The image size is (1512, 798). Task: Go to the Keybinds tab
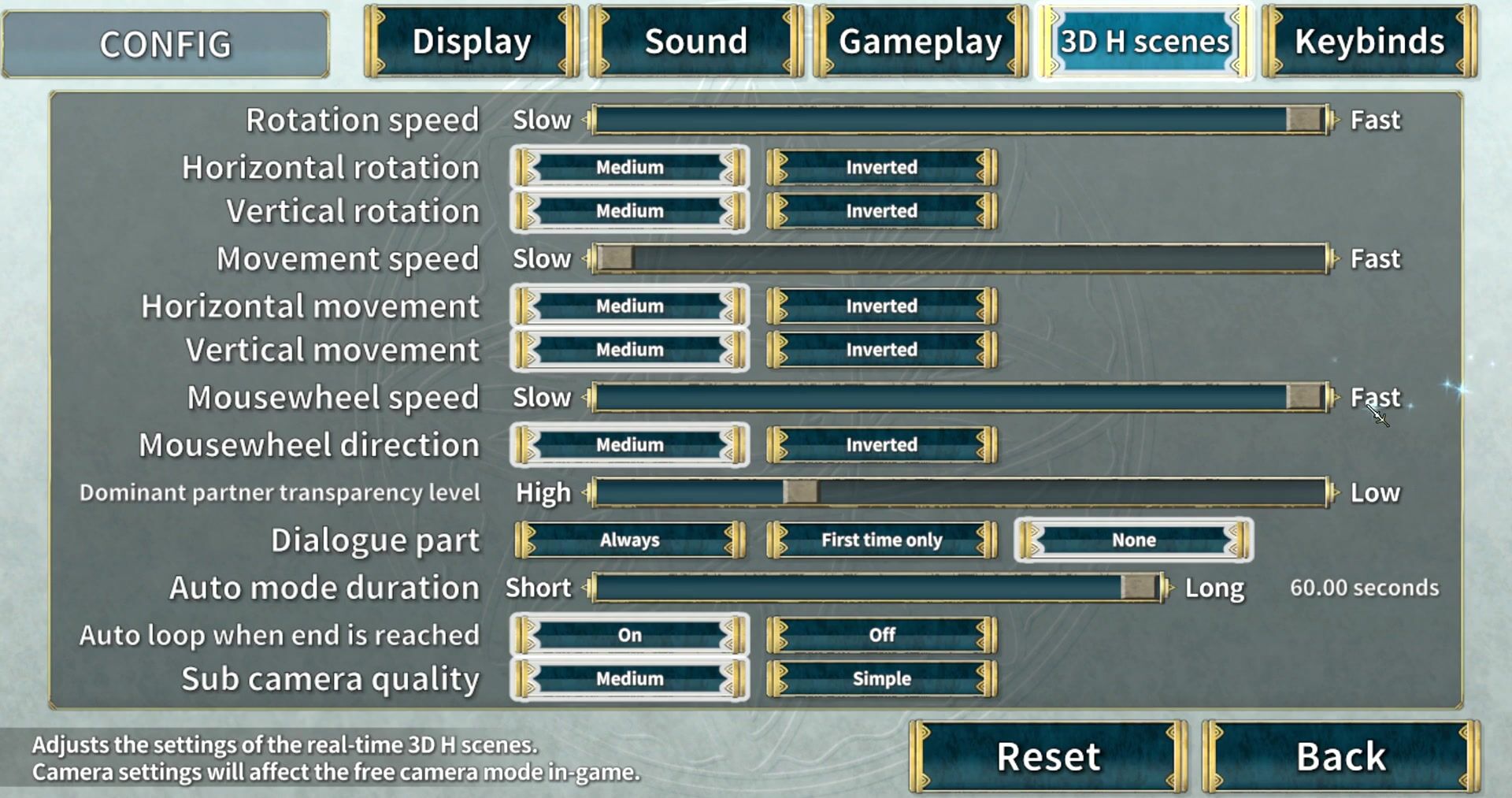coord(1369,42)
